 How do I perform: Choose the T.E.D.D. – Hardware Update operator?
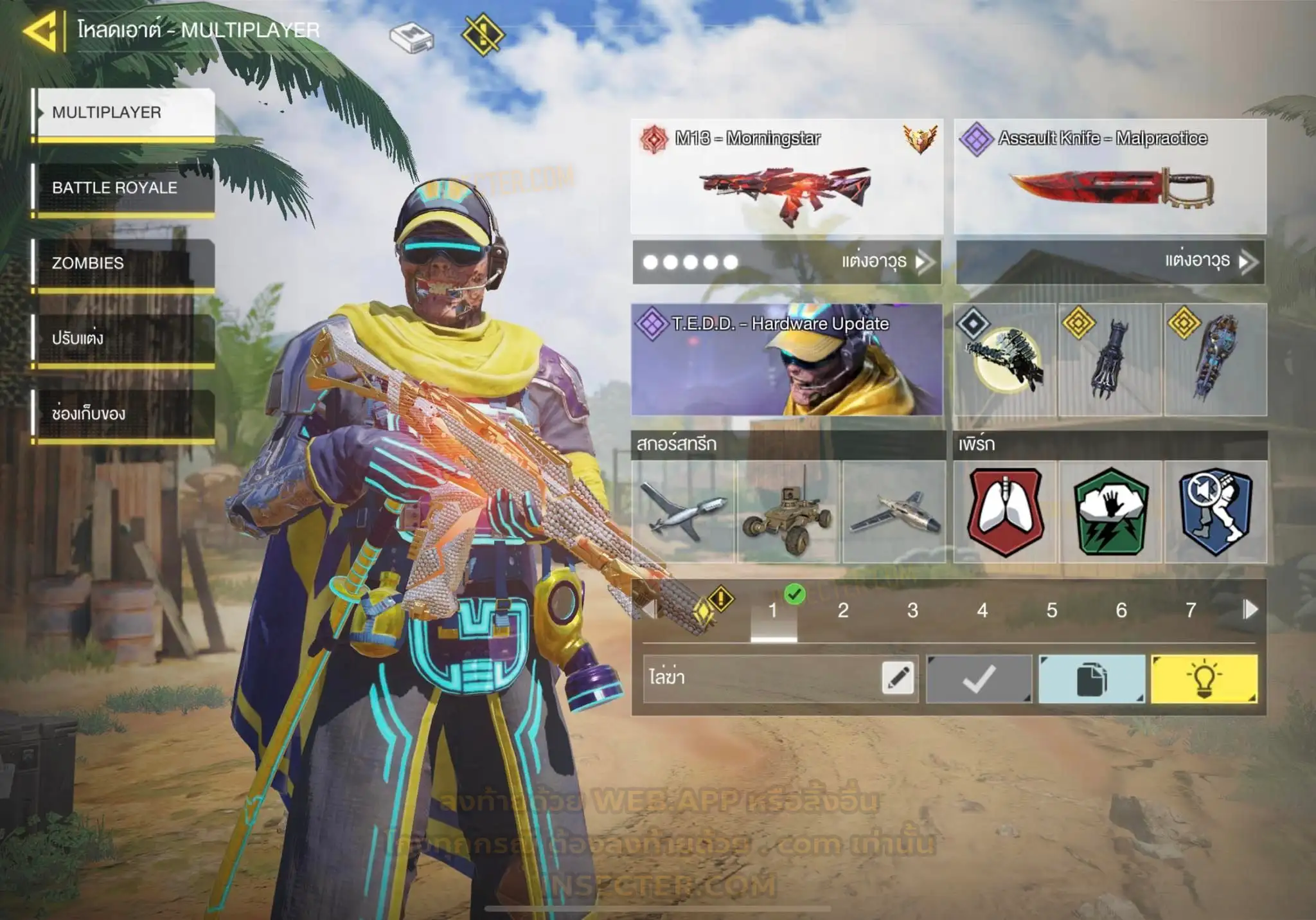pos(787,360)
